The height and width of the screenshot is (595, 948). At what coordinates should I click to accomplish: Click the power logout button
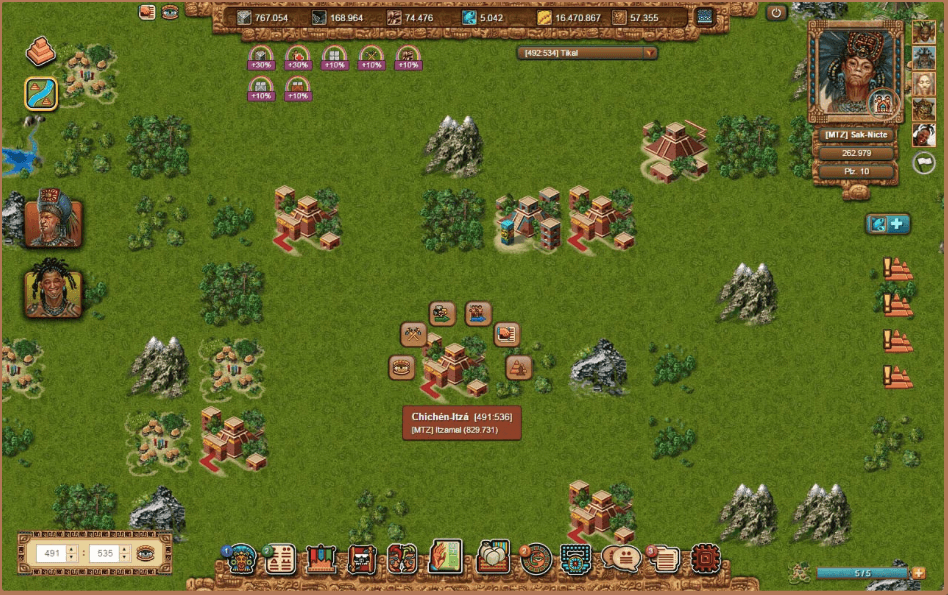pos(777,13)
